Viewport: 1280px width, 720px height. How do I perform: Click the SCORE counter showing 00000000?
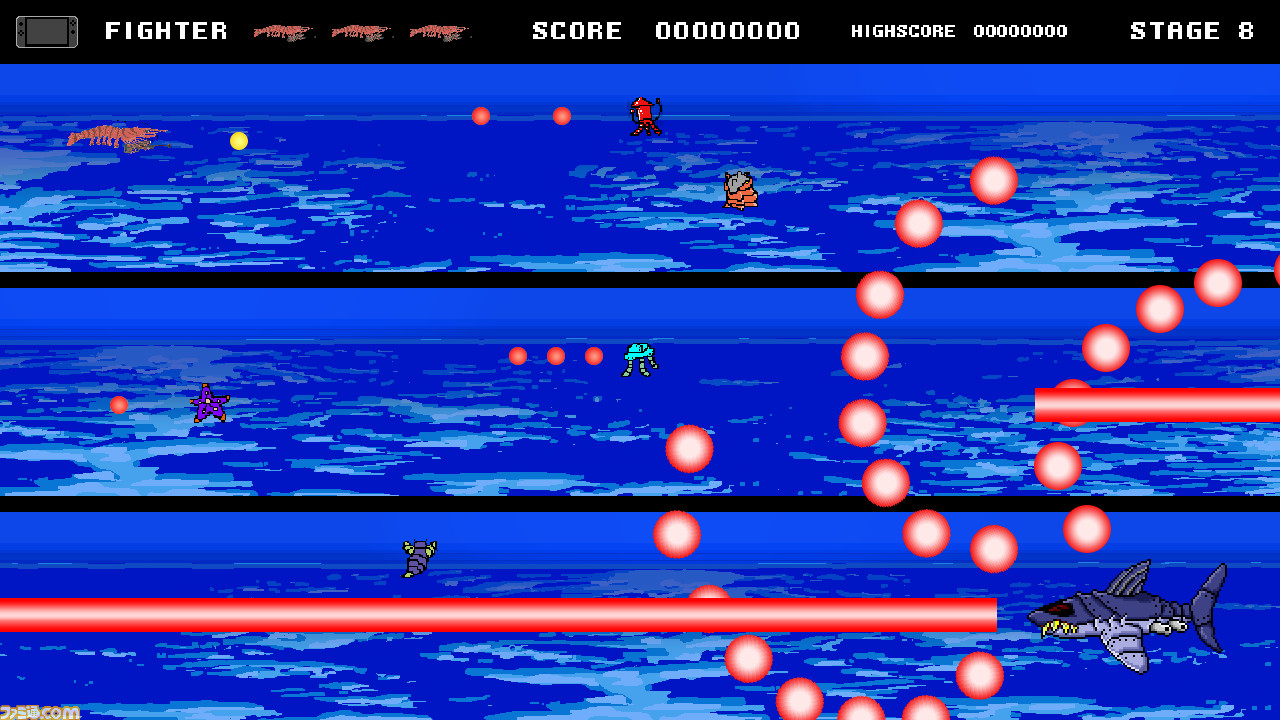[x=727, y=31]
